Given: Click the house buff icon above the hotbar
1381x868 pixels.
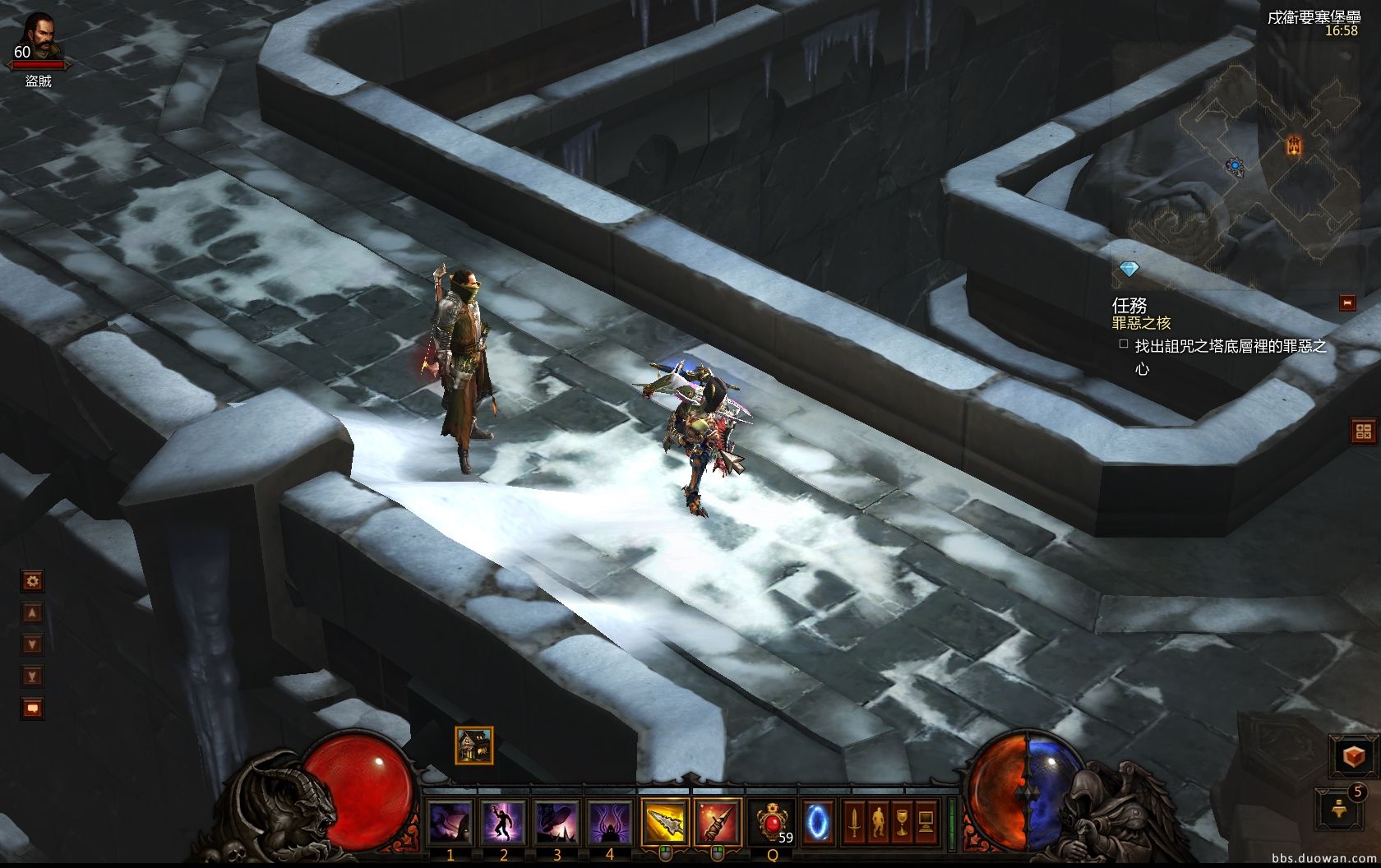Looking at the screenshot, I should point(474,746).
